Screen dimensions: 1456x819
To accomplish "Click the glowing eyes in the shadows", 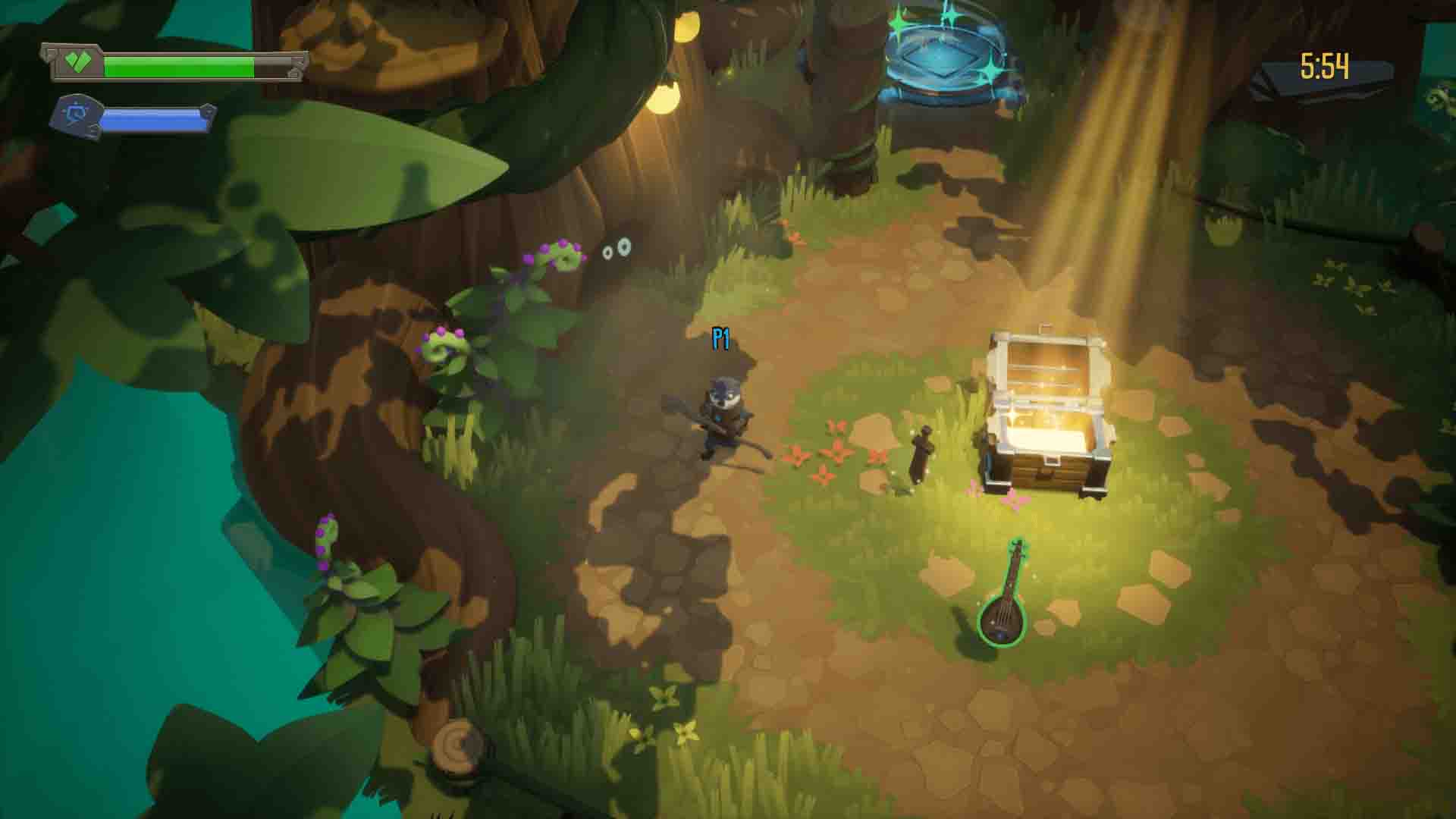I will click(x=616, y=248).
